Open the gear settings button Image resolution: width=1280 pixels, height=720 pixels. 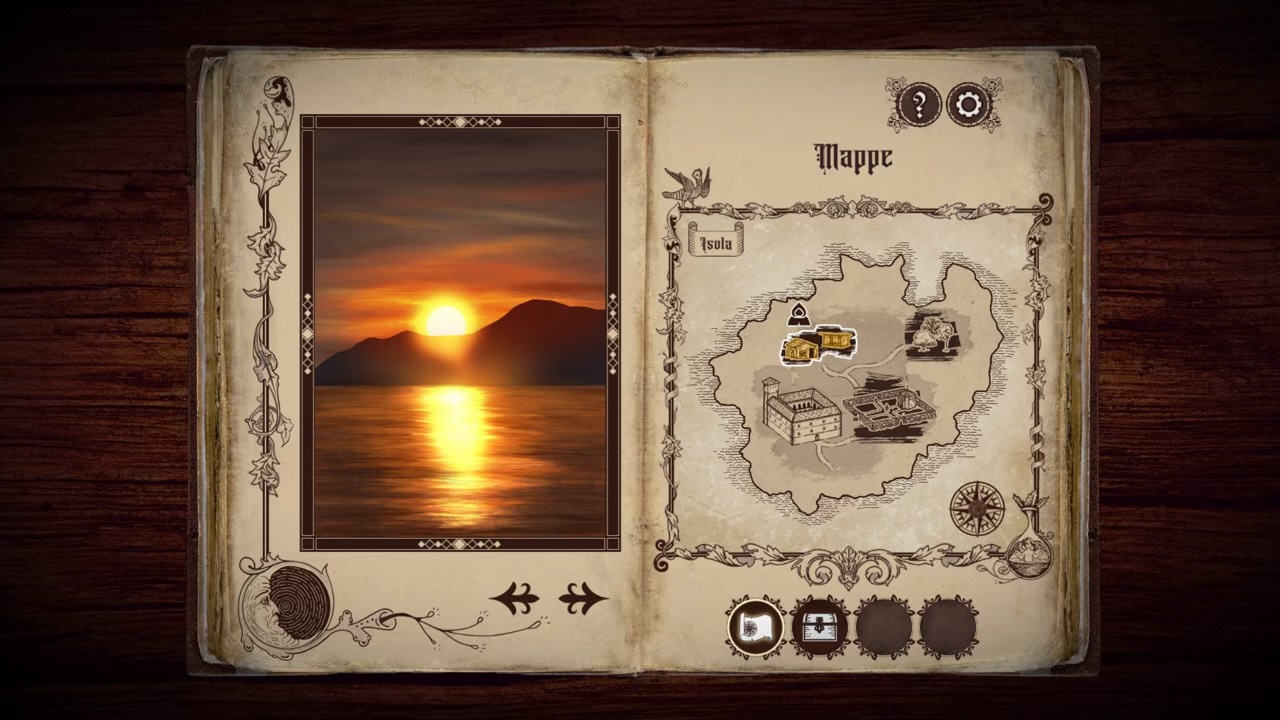(x=969, y=104)
